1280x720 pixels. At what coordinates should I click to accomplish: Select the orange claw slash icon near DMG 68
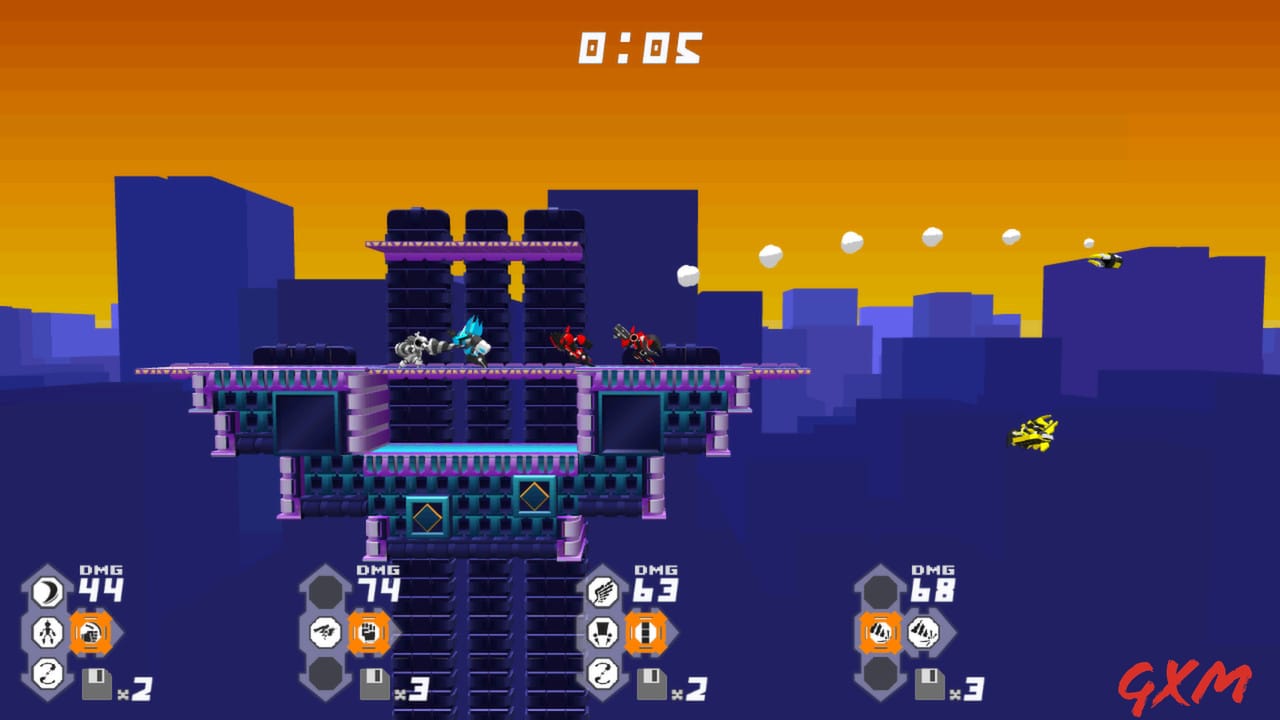click(x=880, y=632)
